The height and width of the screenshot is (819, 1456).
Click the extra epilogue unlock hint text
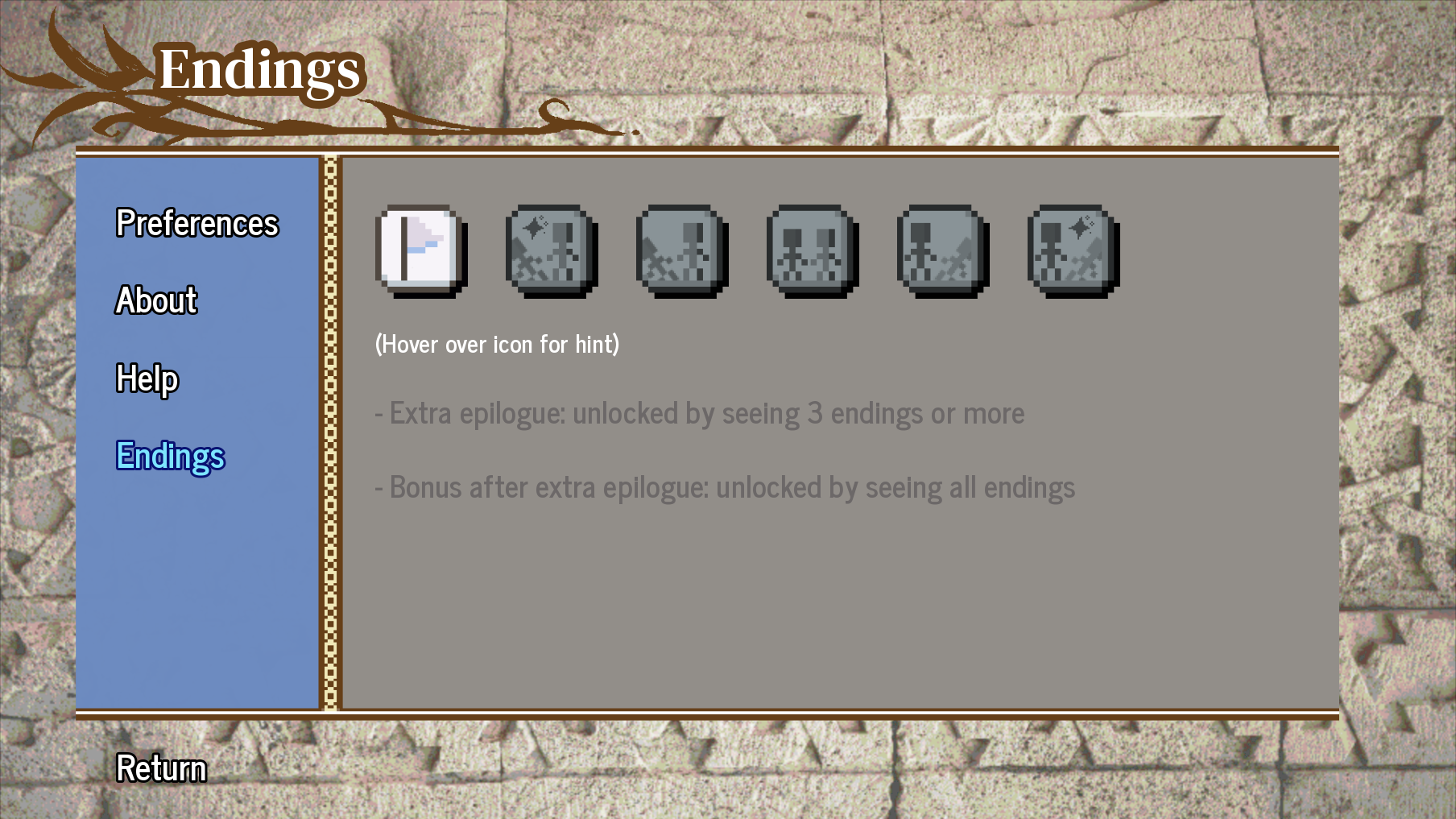coord(698,413)
